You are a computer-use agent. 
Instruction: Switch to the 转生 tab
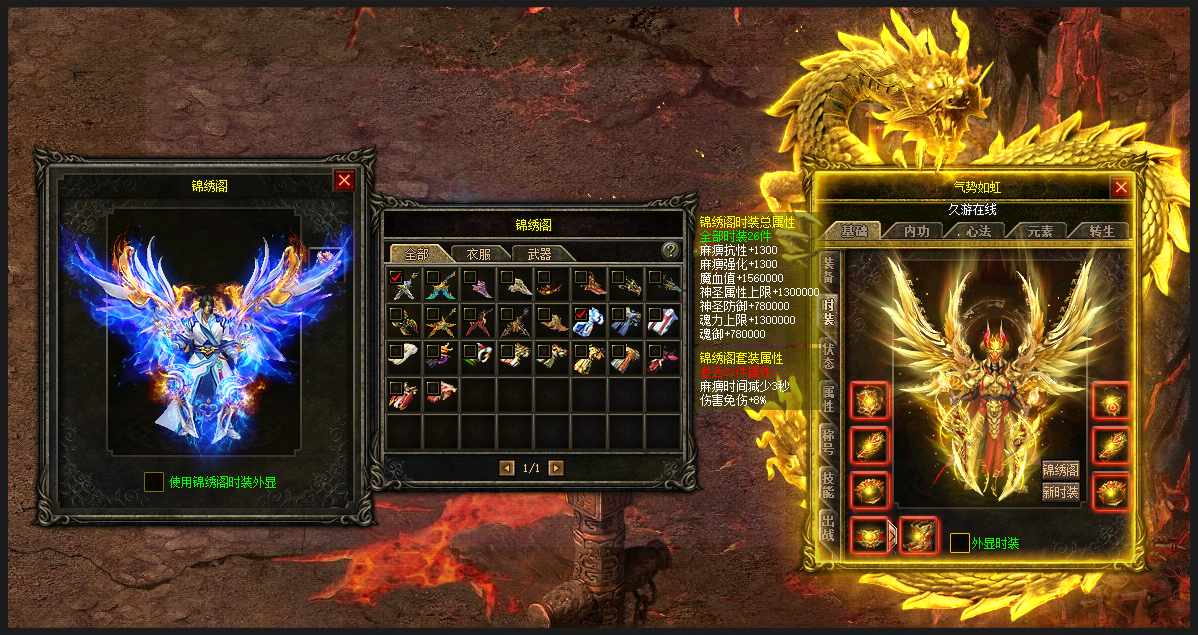pos(1101,231)
